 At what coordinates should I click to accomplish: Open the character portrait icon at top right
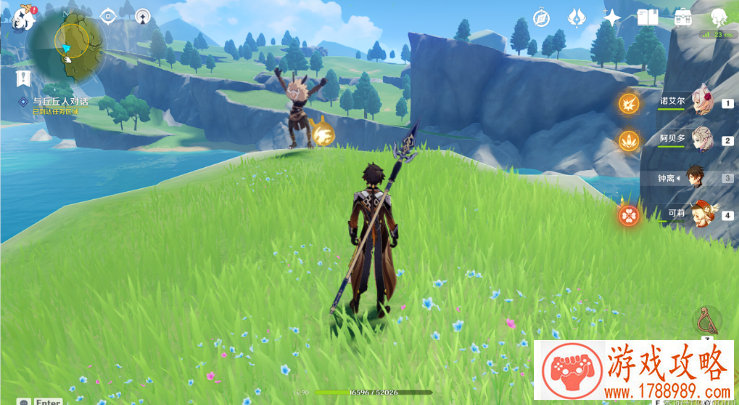coord(718,18)
